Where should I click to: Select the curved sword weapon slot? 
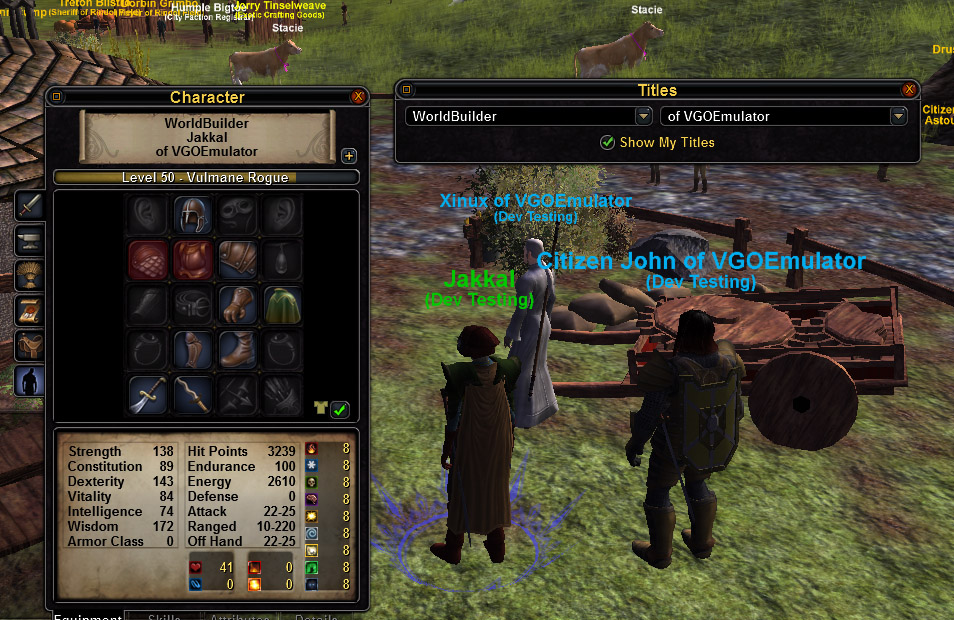147,394
